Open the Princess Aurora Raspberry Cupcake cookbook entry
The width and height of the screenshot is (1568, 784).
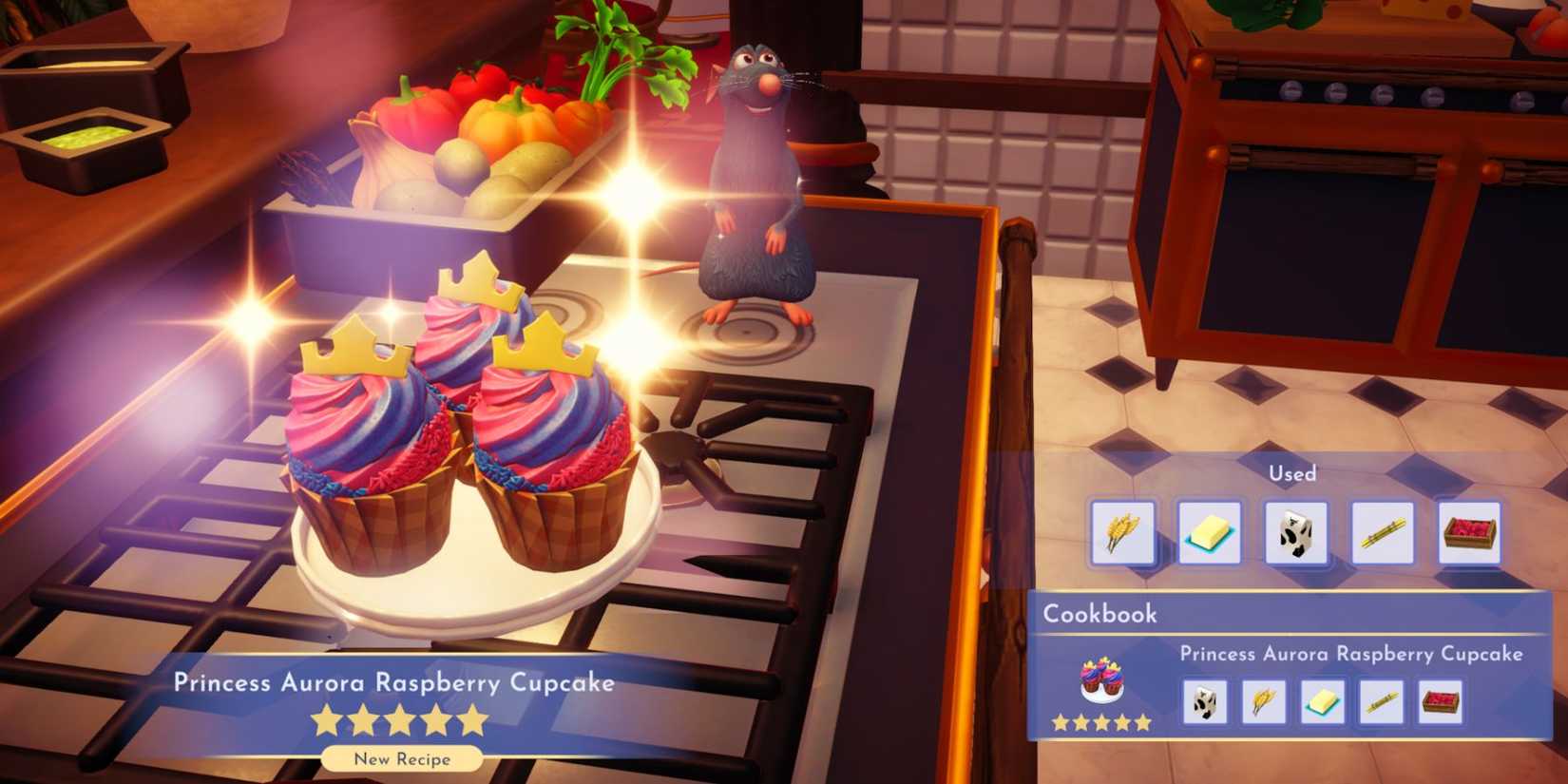click(1351, 653)
